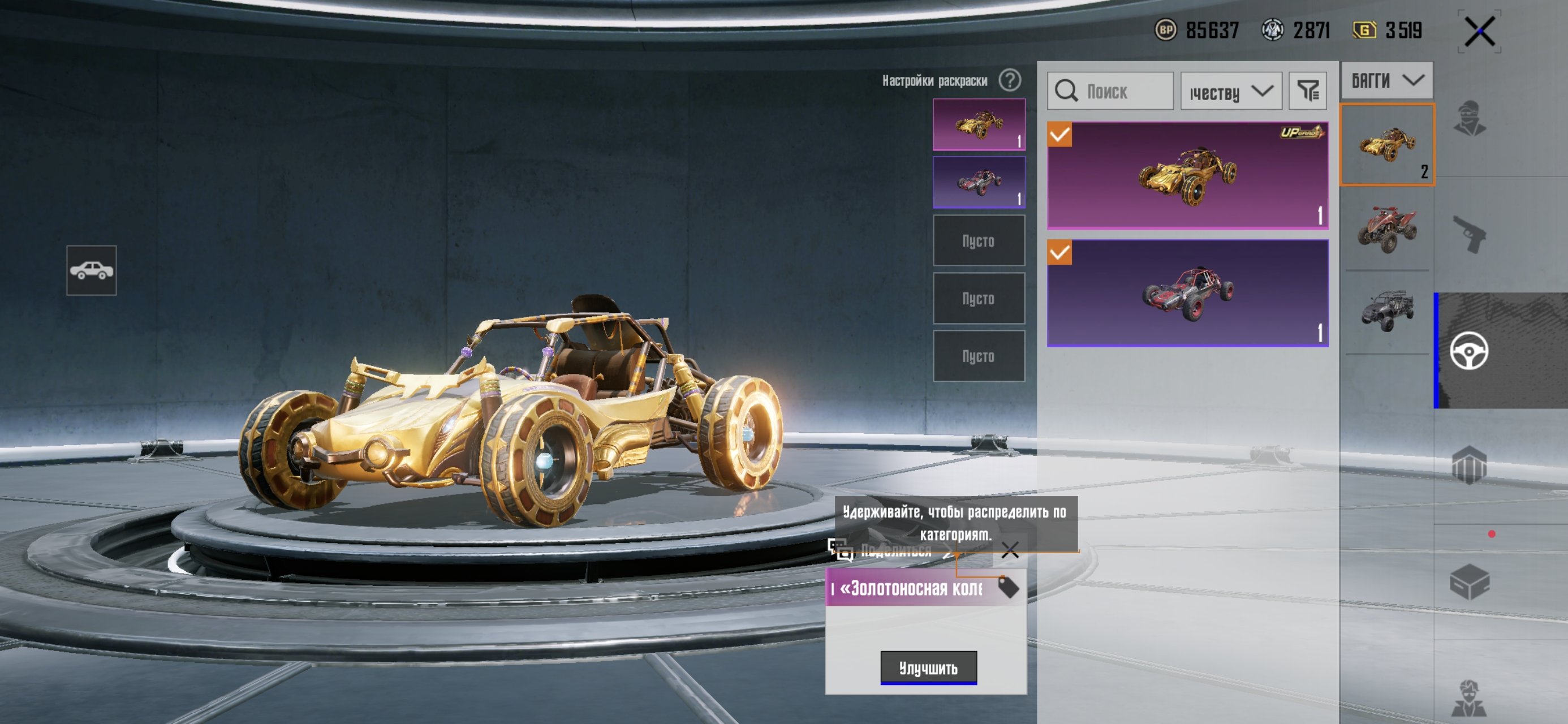Select the golden buggy skin card

1187,175
